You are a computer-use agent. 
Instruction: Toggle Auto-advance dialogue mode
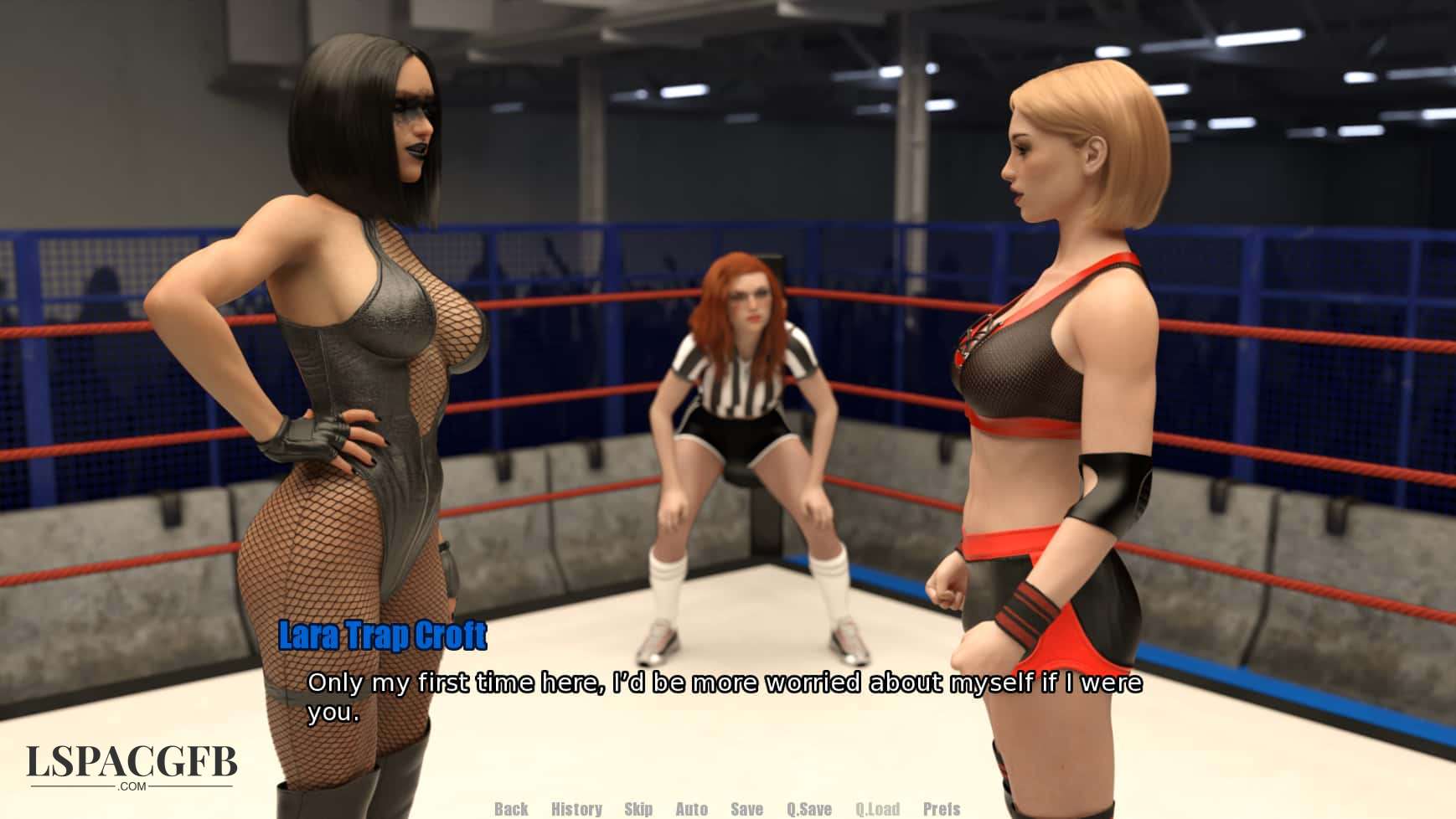(x=692, y=810)
